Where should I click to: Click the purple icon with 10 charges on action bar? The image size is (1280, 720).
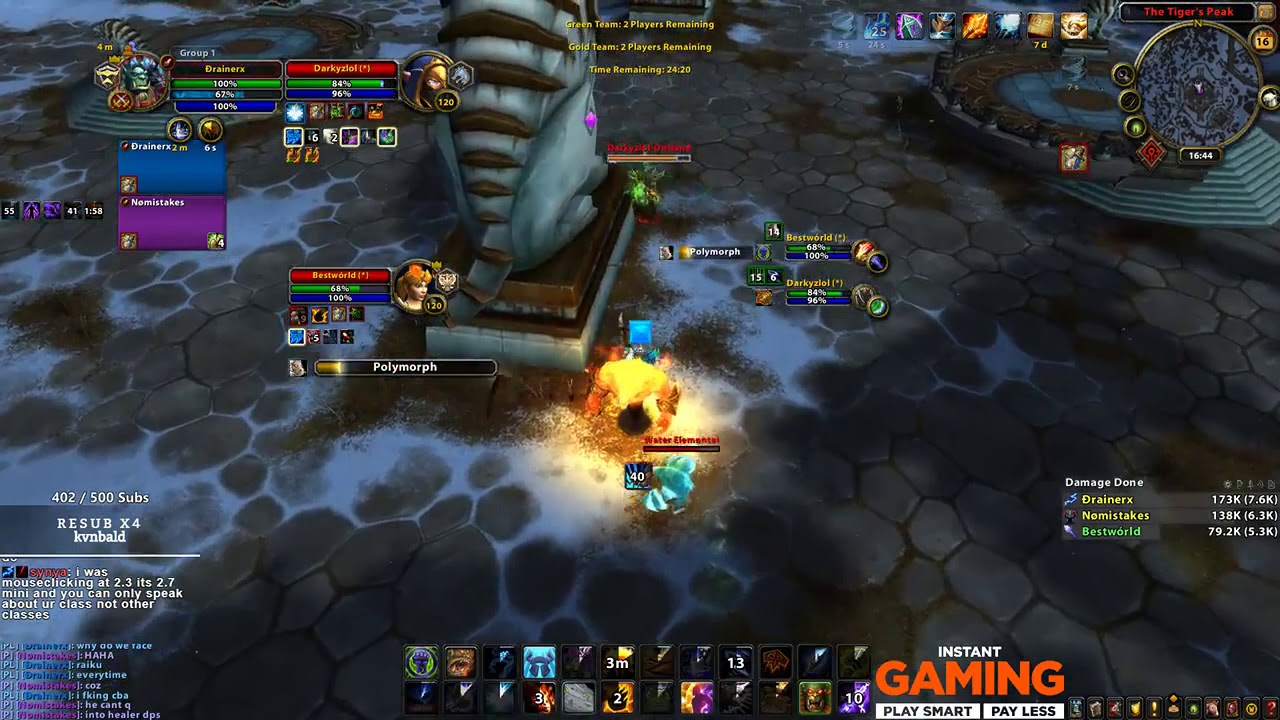tap(854, 698)
